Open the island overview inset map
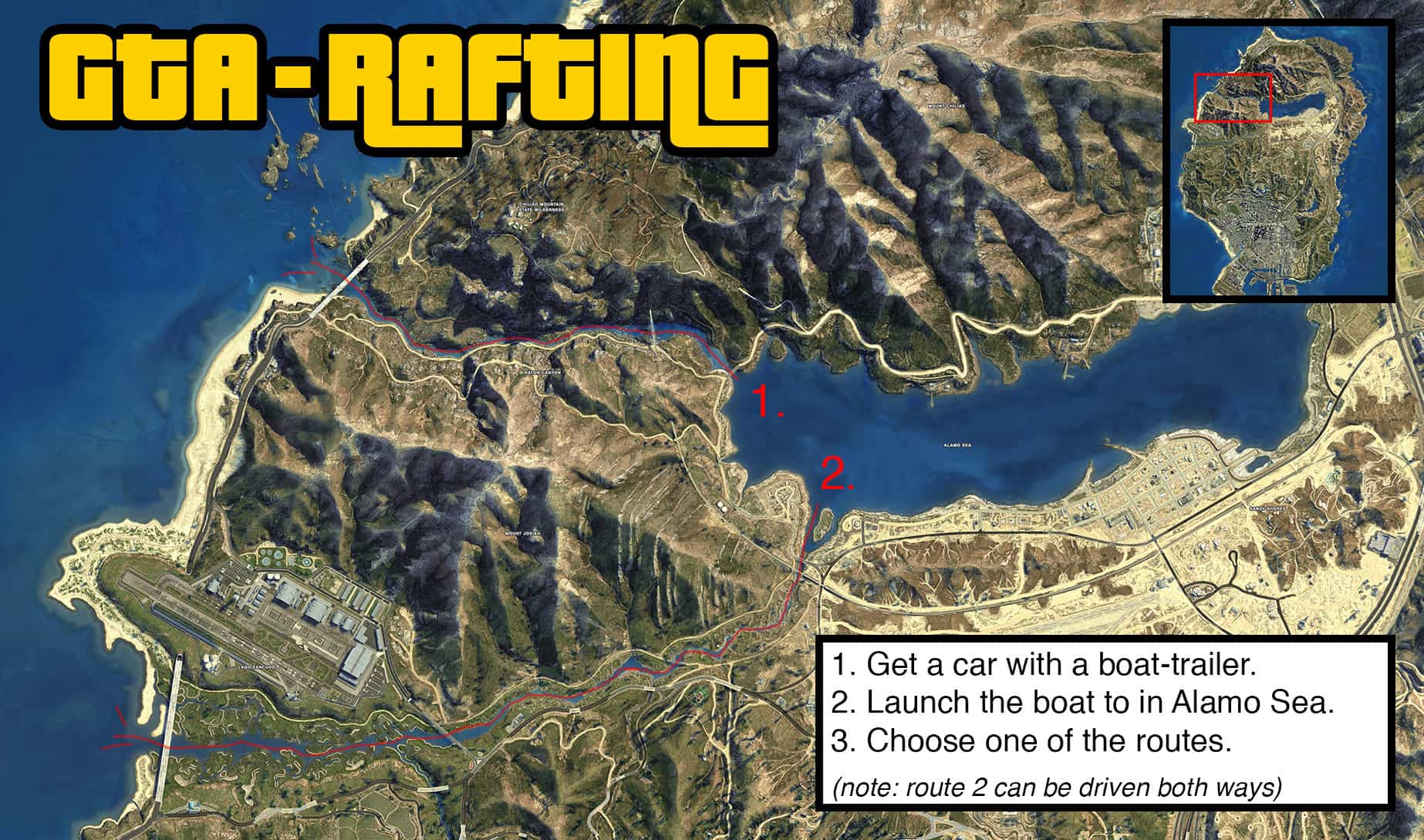This screenshot has height=840, width=1424. point(1277,161)
